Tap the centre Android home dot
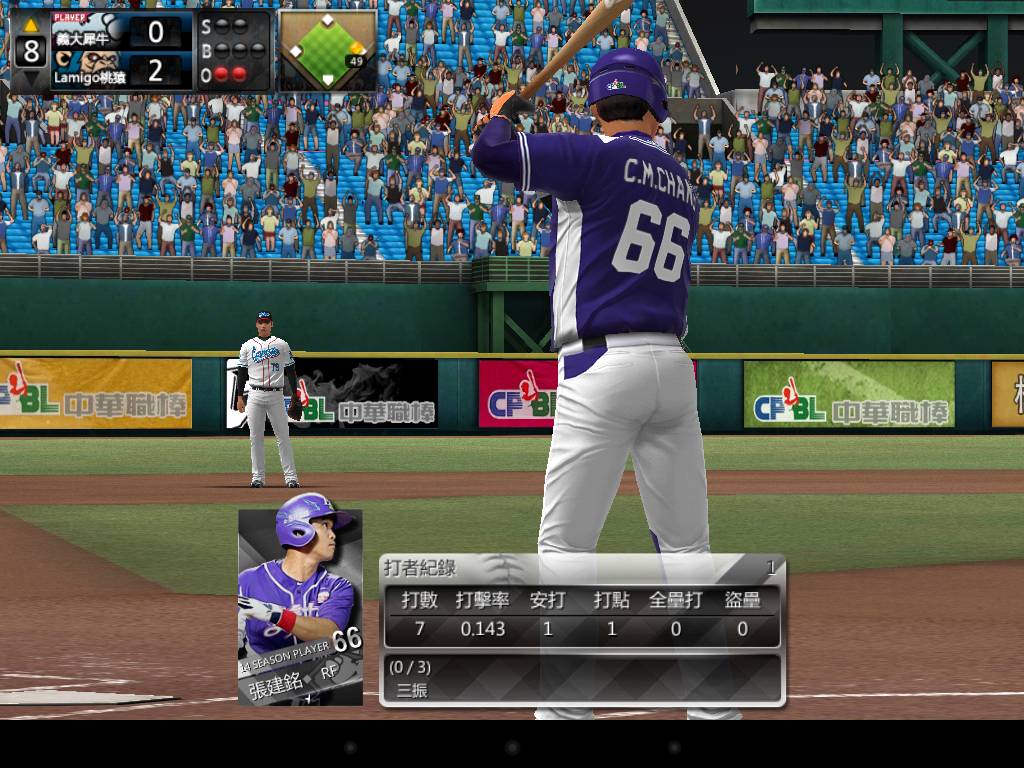1024x768 pixels. (x=512, y=747)
